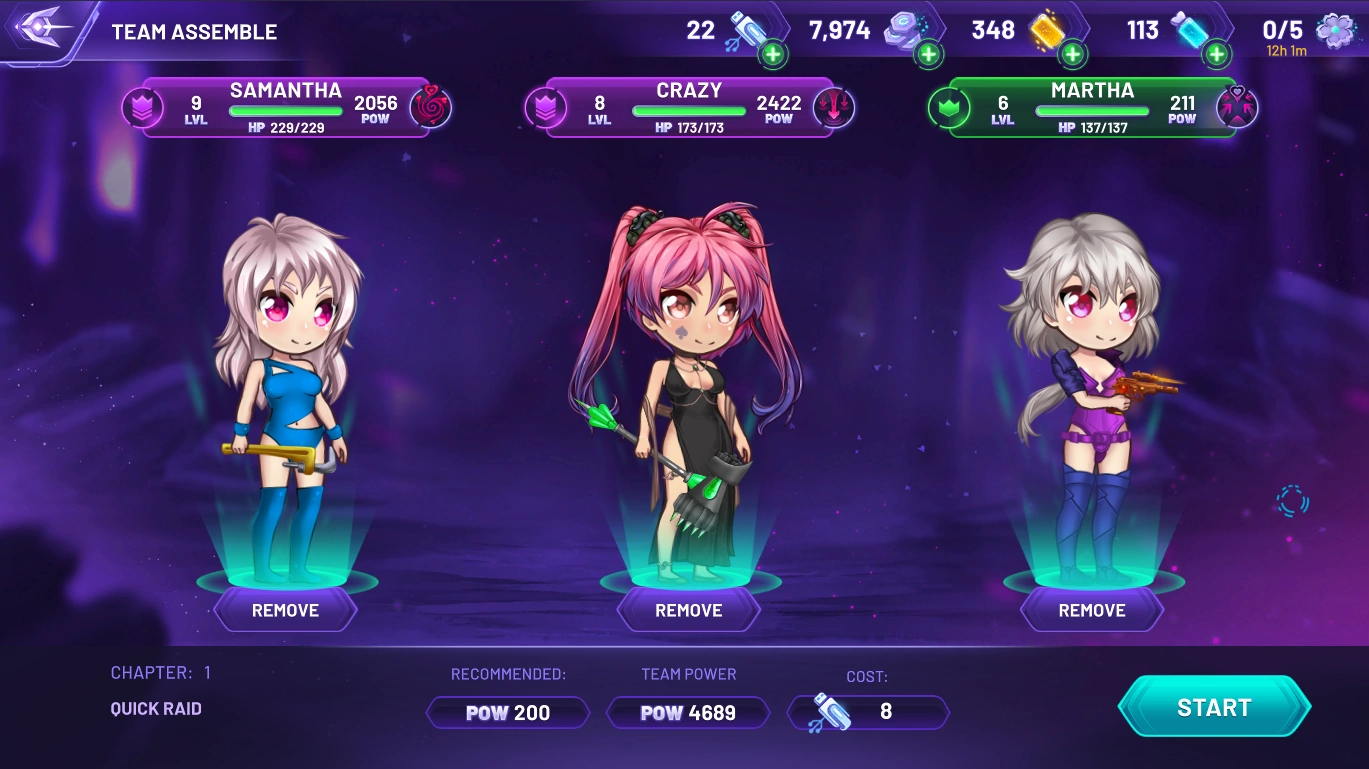Screen dimensions: 1369x769
Task: Buy more silver coins with plus button
Action: (x=929, y=54)
